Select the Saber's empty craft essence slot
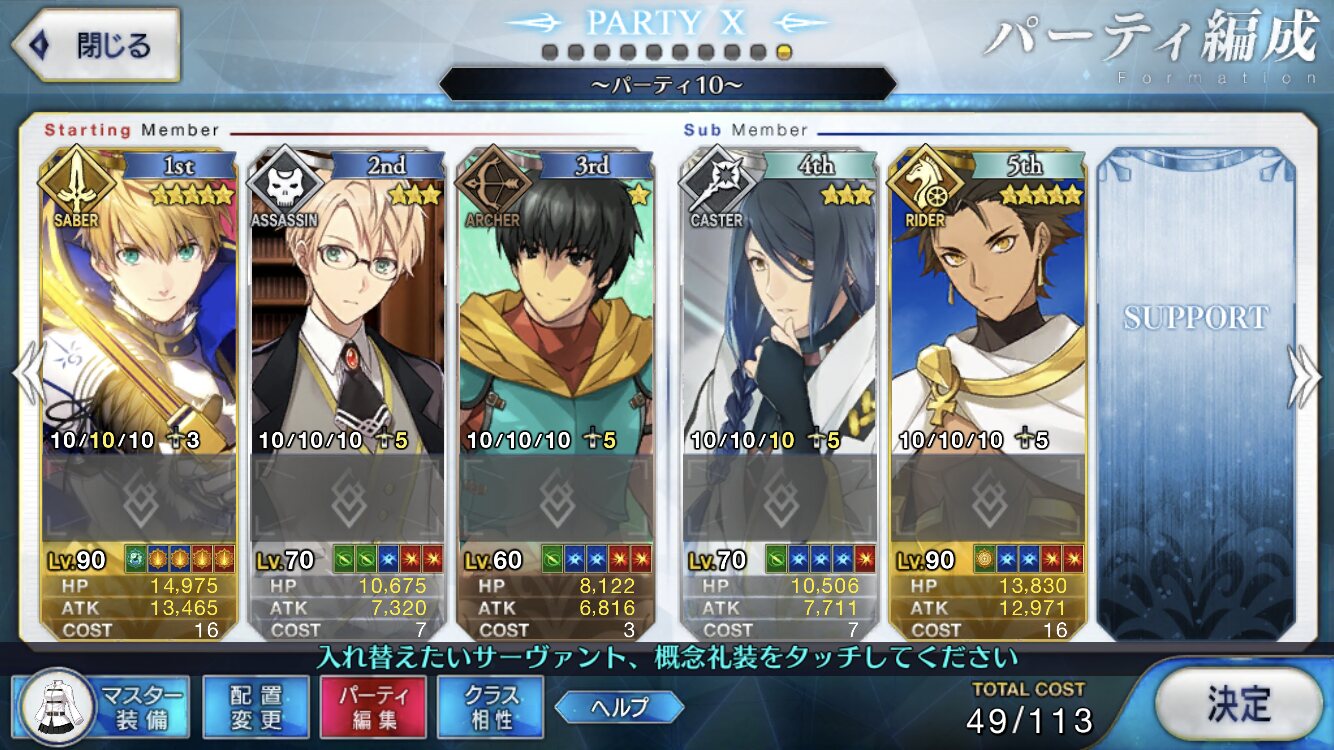The height and width of the screenshot is (750, 1334). click(x=139, y=497)
